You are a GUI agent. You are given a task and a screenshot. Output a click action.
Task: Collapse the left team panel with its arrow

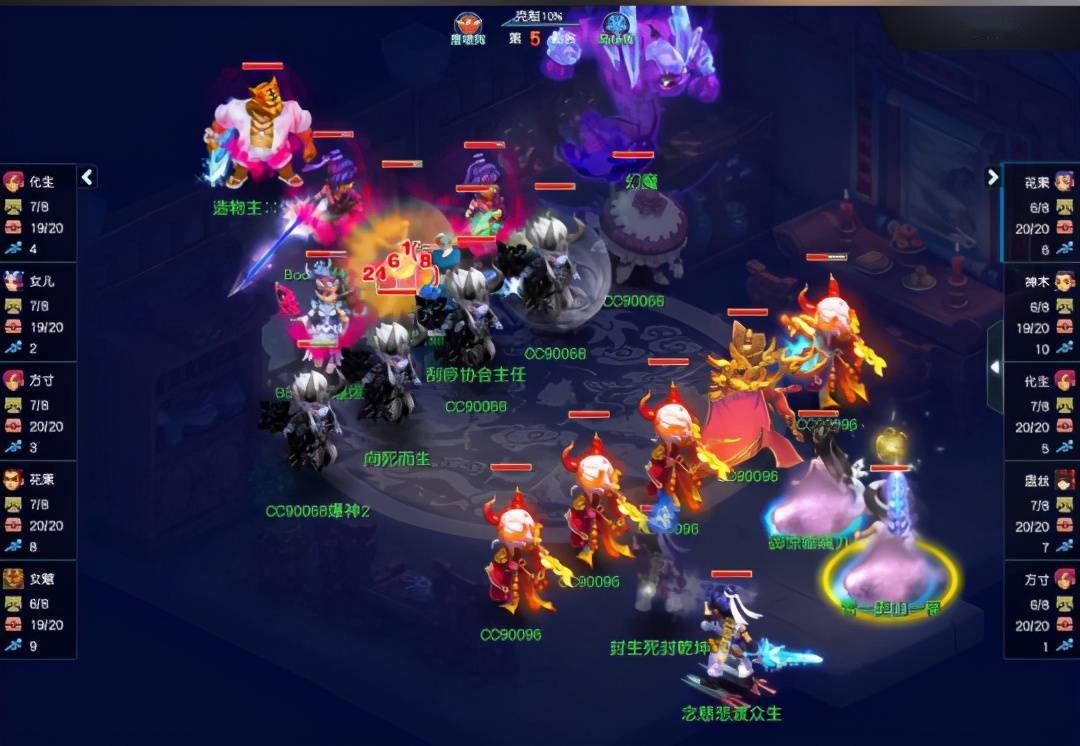(88, 177)
